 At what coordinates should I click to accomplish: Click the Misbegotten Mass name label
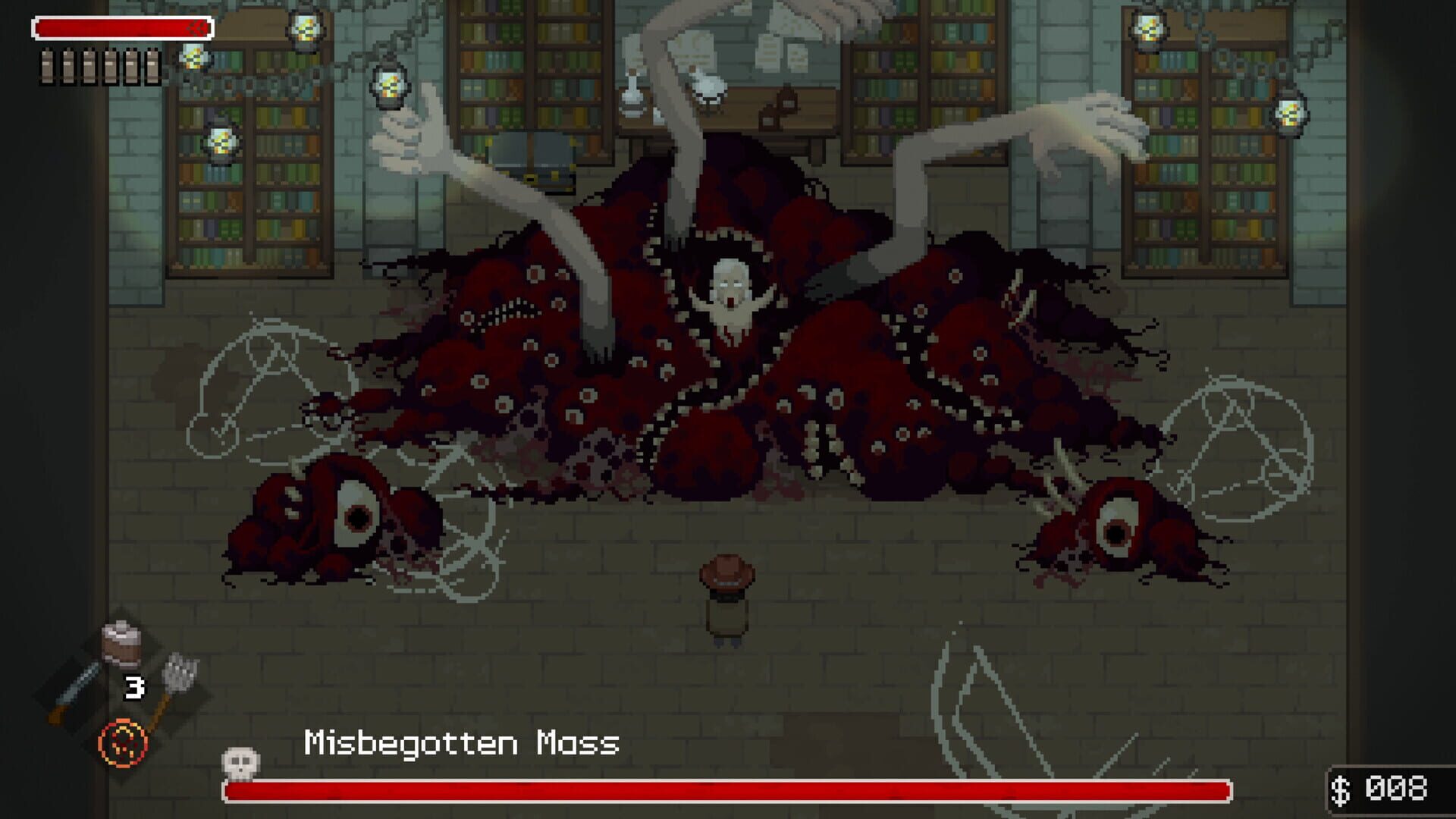(x=461, y=745)
